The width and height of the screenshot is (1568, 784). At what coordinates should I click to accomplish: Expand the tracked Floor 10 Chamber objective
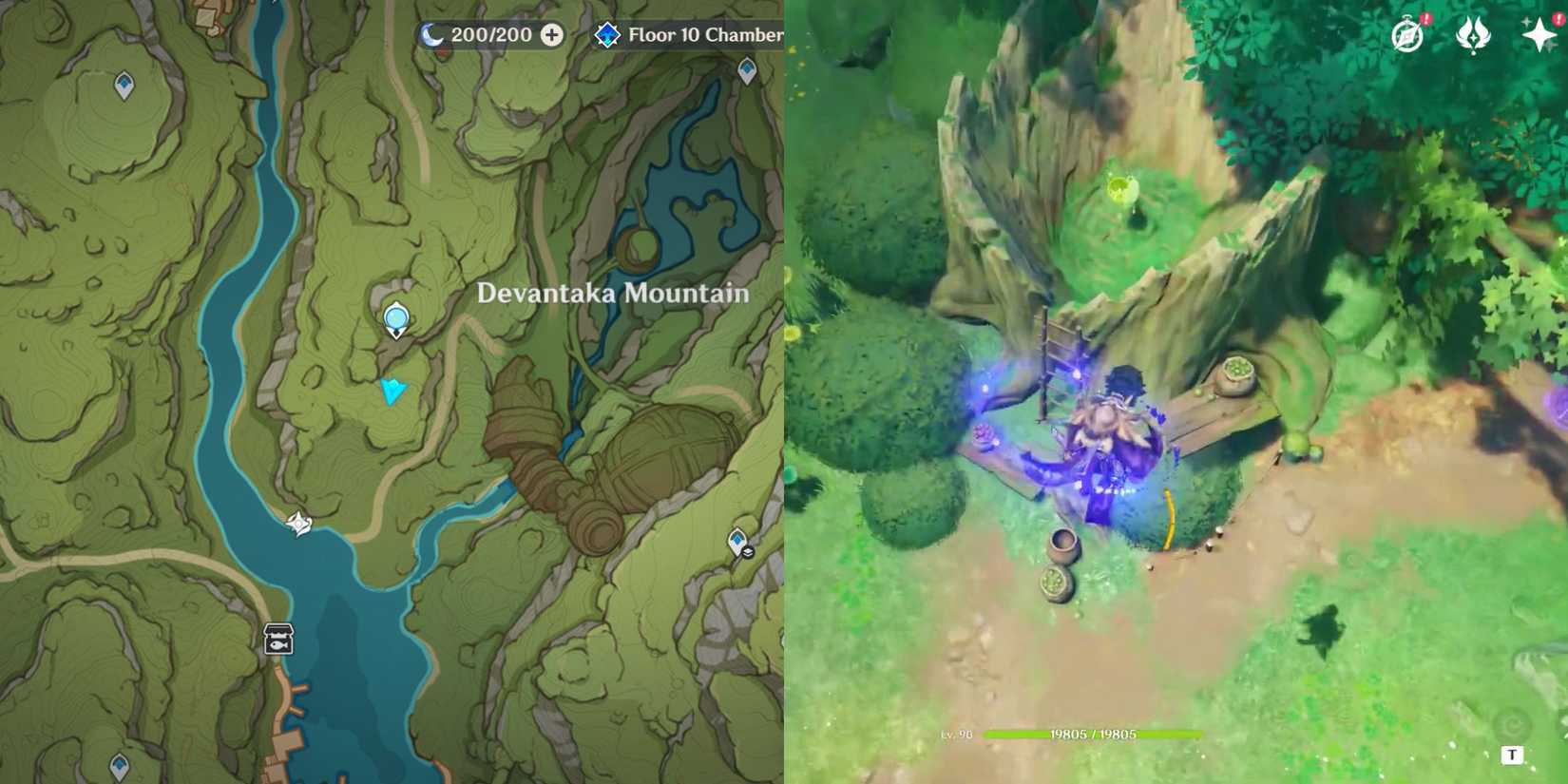[x=708, y=36]
